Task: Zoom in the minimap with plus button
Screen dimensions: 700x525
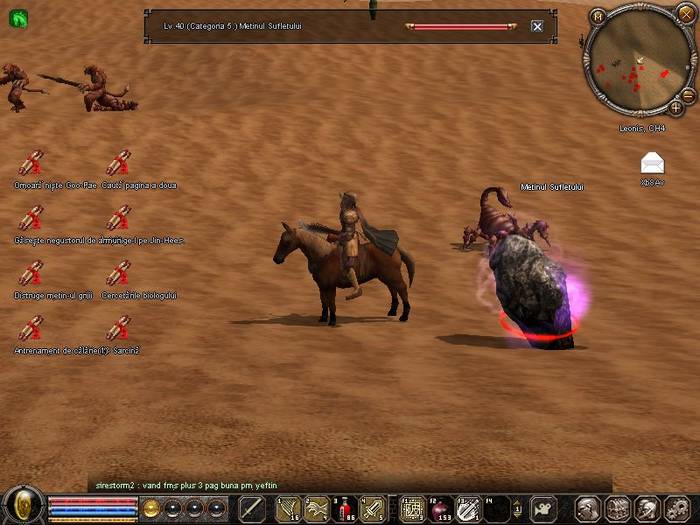Action: tap(676, 106)
